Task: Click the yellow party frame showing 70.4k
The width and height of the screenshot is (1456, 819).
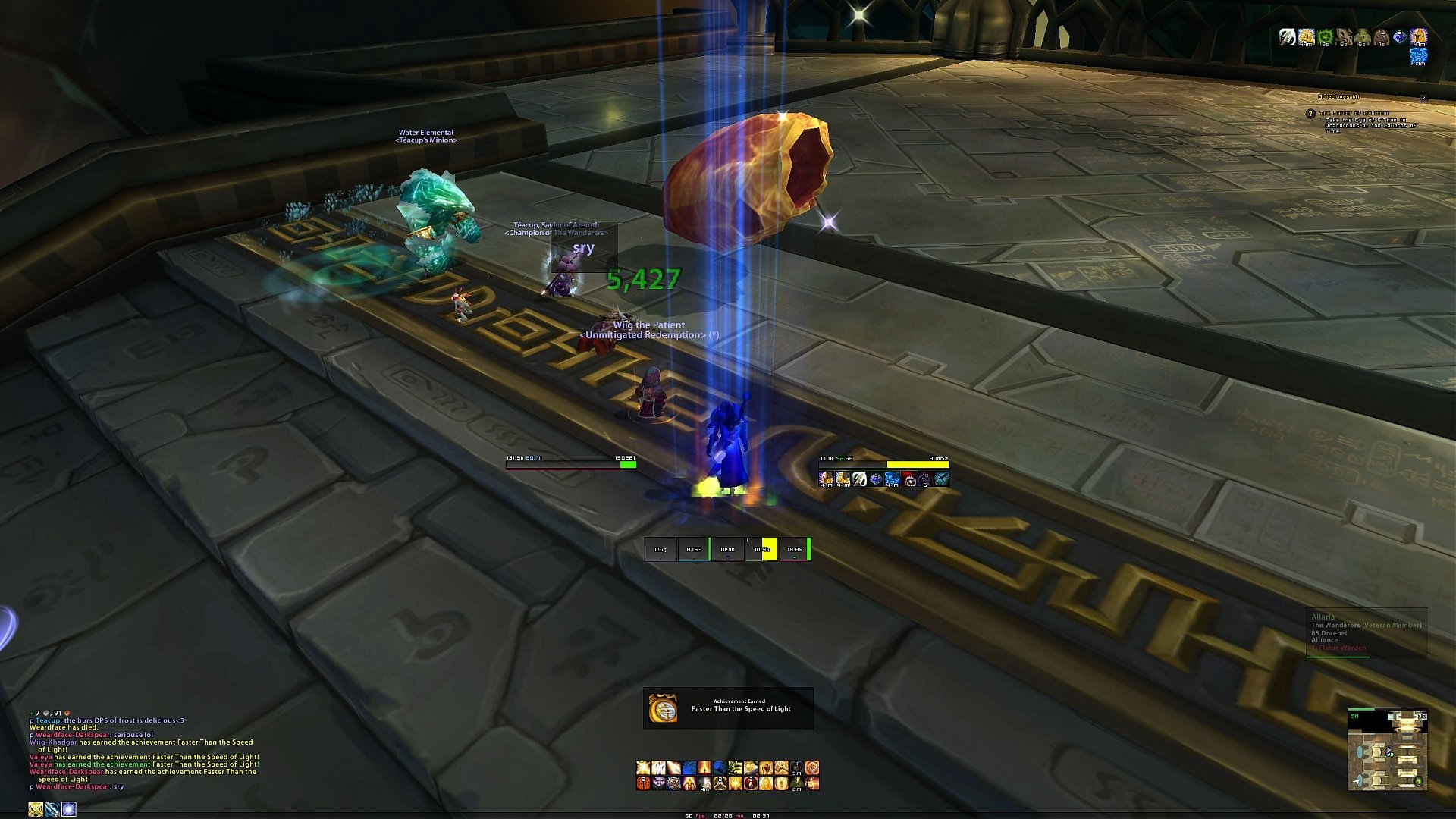Action: click(x=761, y=549)
